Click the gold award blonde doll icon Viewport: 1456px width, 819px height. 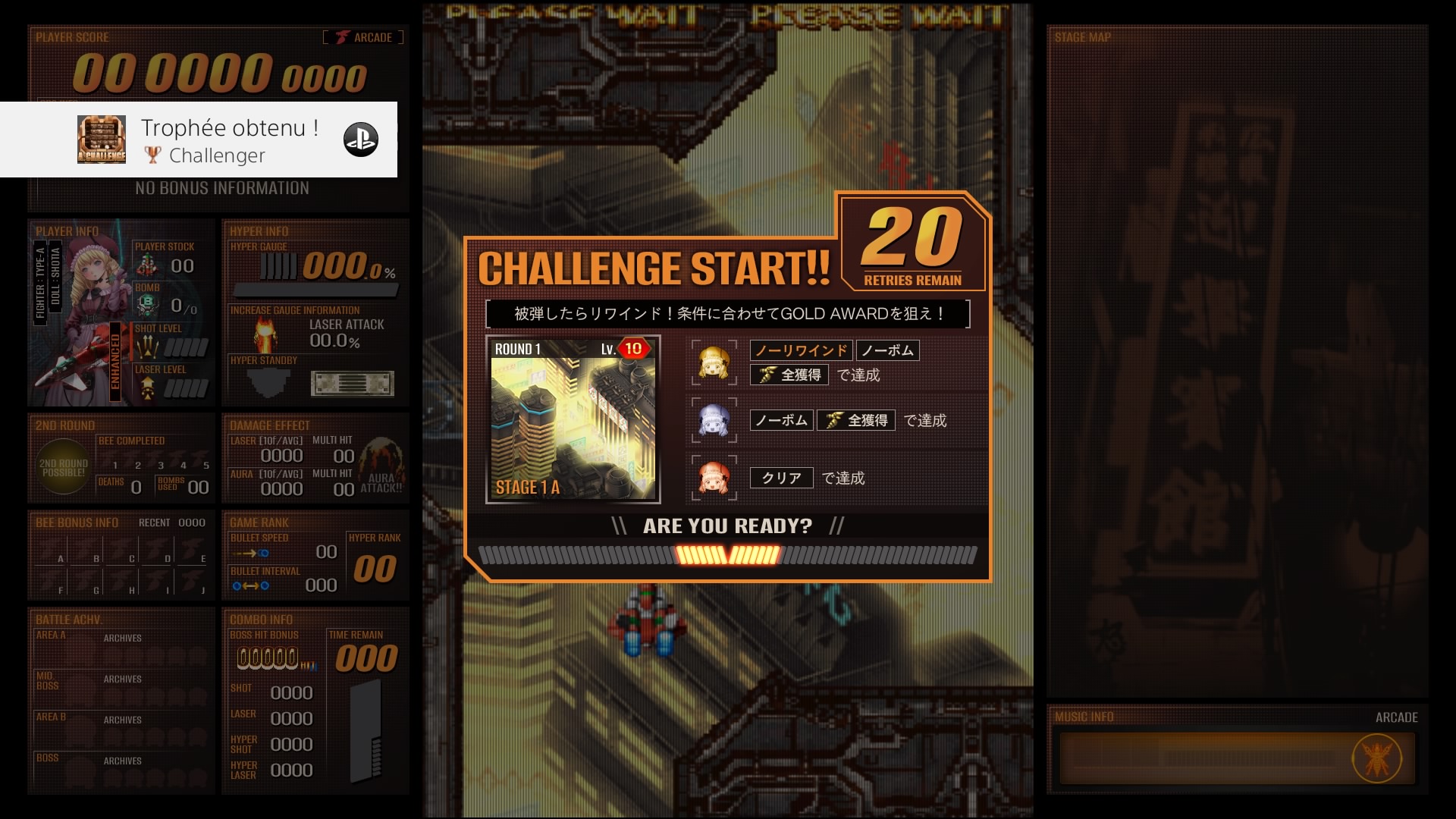pos(714,363)
